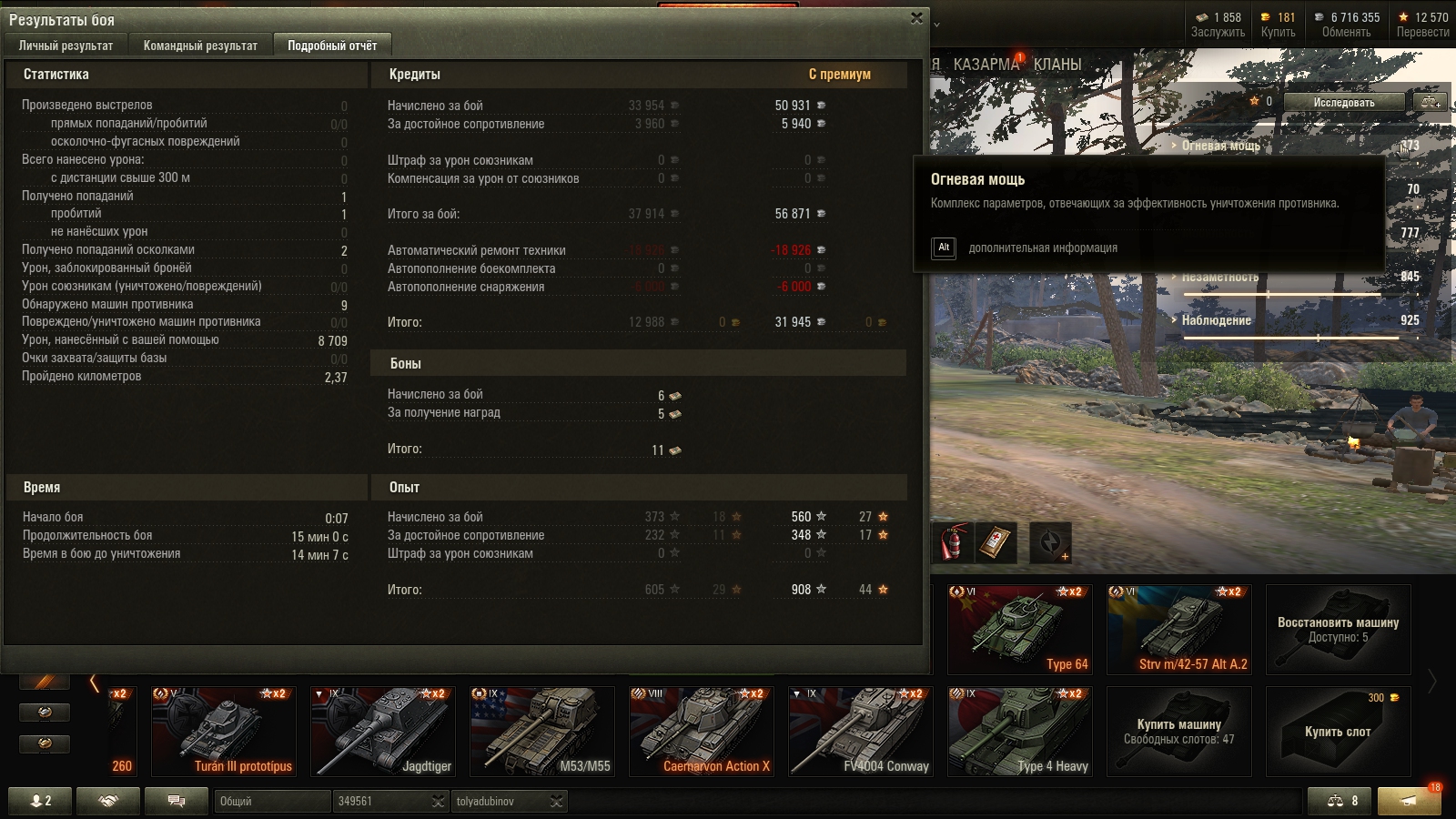Close the battle results window
The width and height of the screenshot is (1456, 819).
(916, 18)
